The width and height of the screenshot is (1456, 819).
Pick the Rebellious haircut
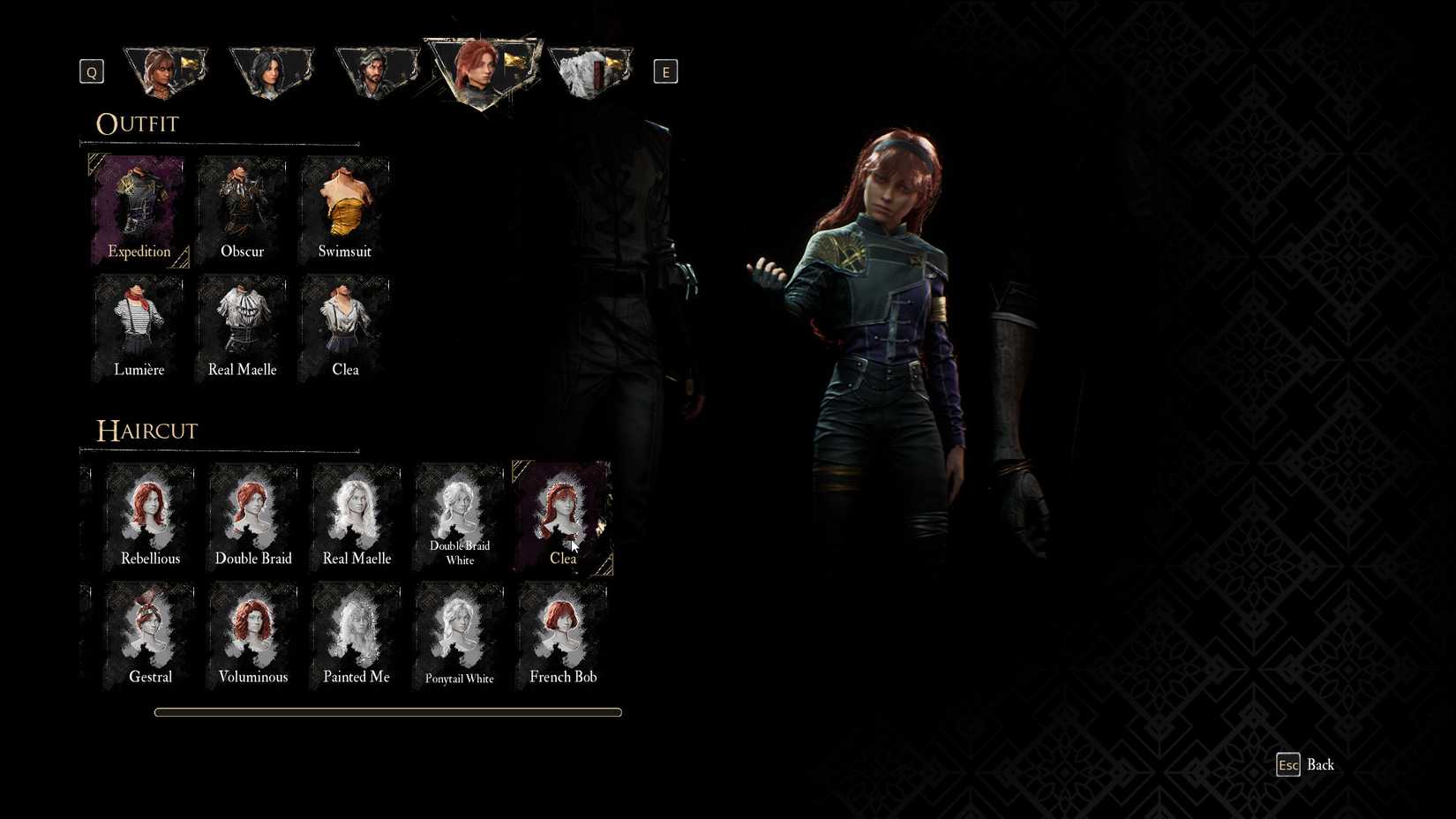150,516
